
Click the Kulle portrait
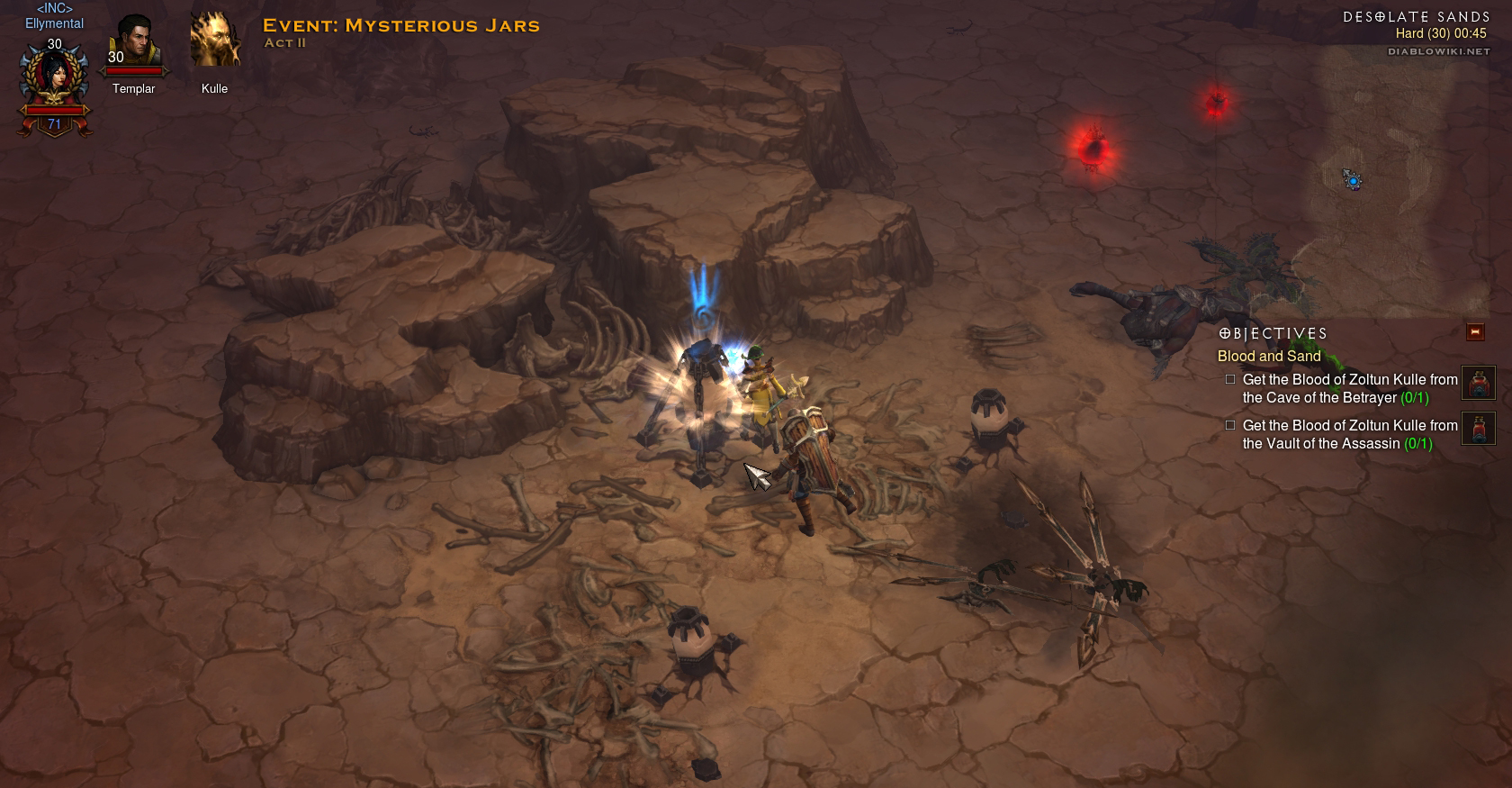click(214, 41)
